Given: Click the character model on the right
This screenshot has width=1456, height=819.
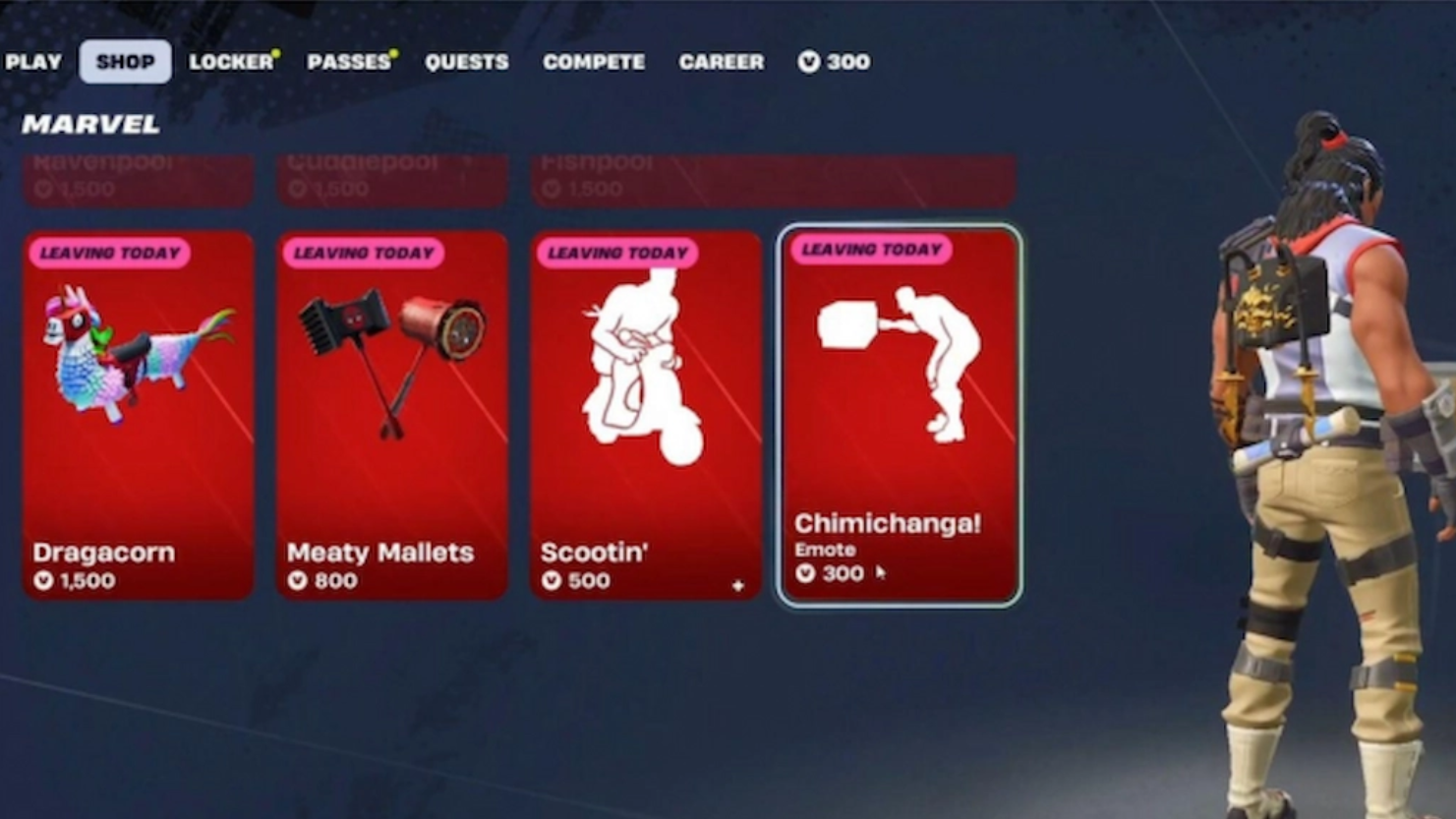Looking at the screenshot, I should pos(1317,442).
